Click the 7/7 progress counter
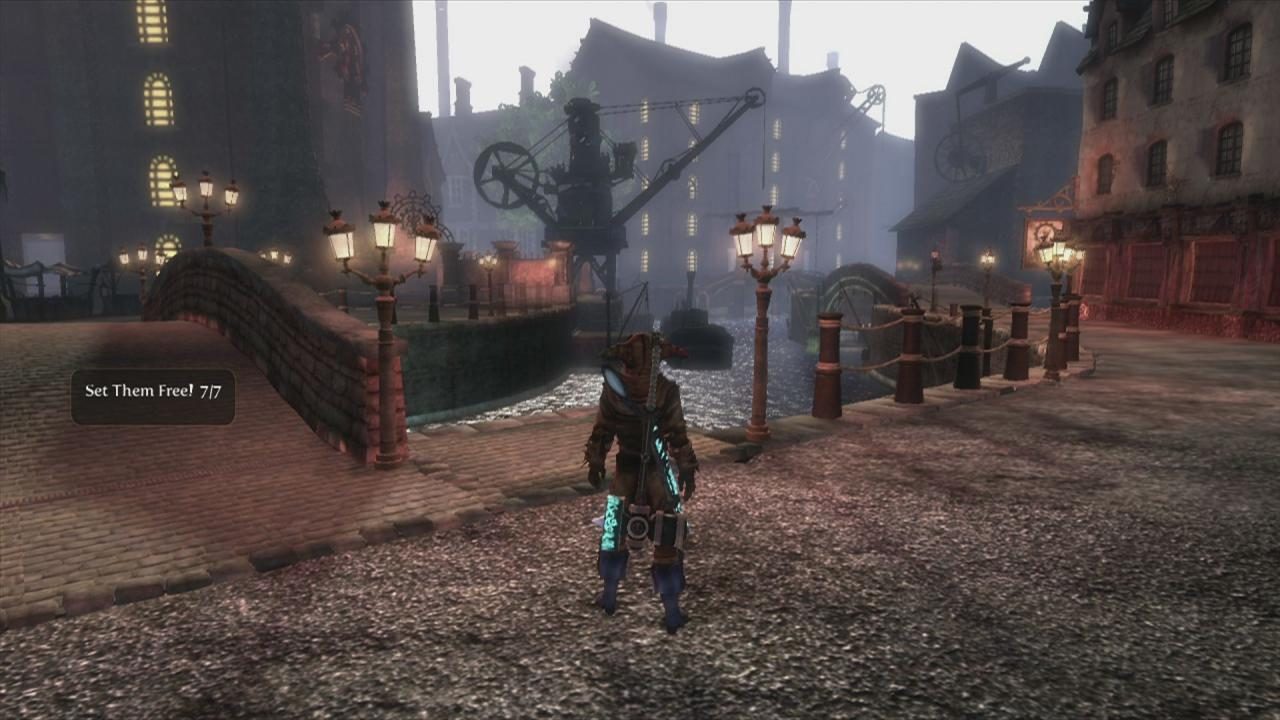The image size is (1280, 720). click(x=212, y=392)
